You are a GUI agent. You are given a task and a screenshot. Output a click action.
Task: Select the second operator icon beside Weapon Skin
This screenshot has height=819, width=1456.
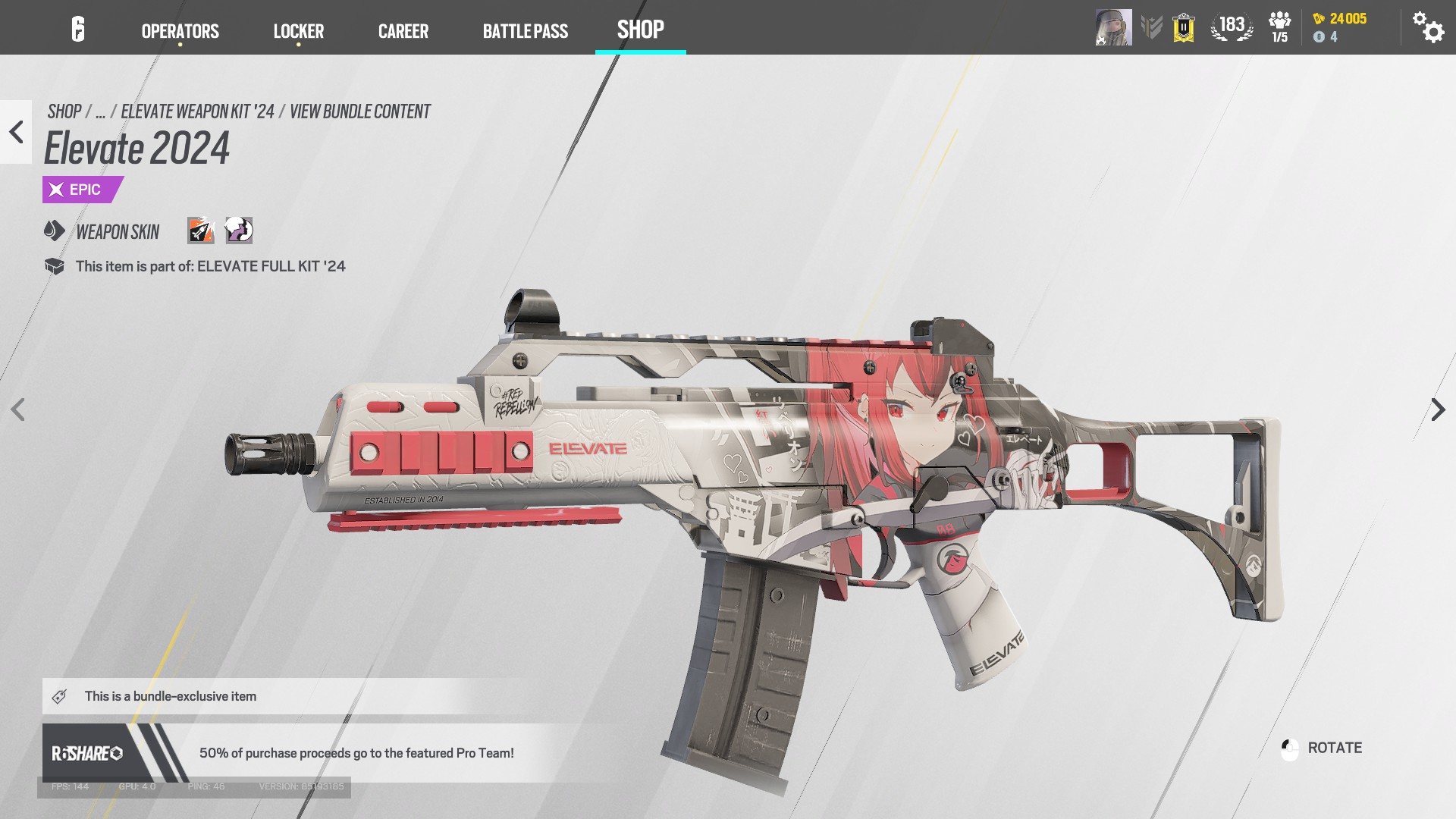tap(239, 231)
